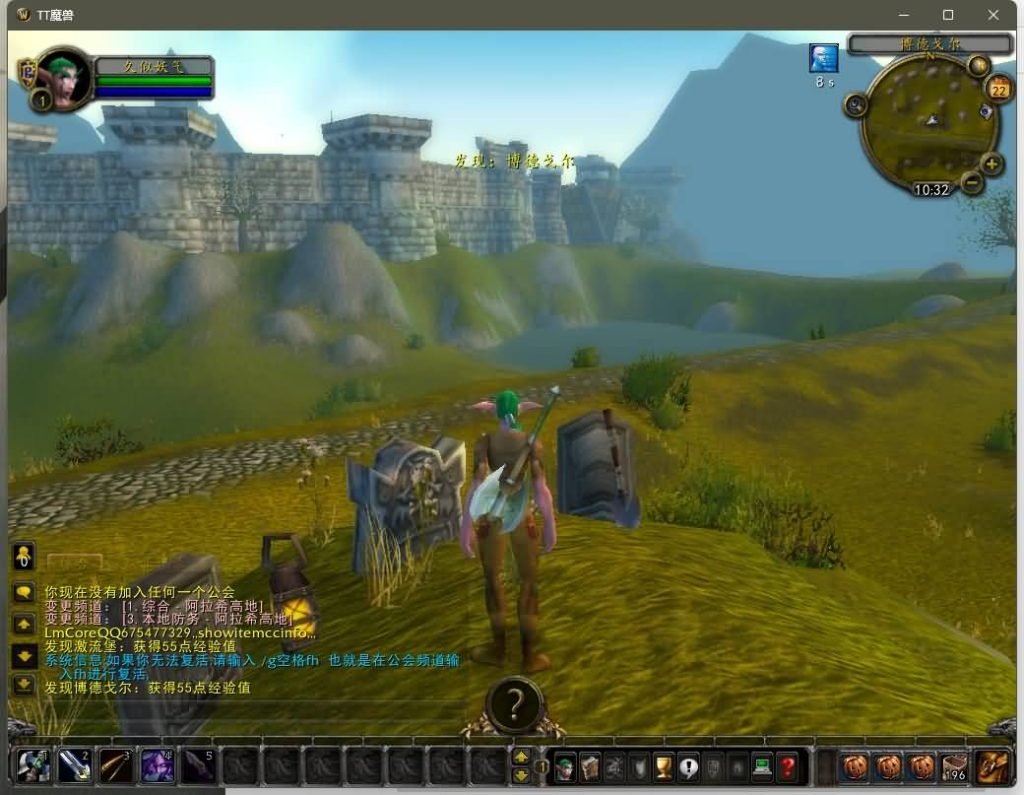Activate the first action bar ability
Screen dimensions: 1024x795
click(x=34, y=767)
